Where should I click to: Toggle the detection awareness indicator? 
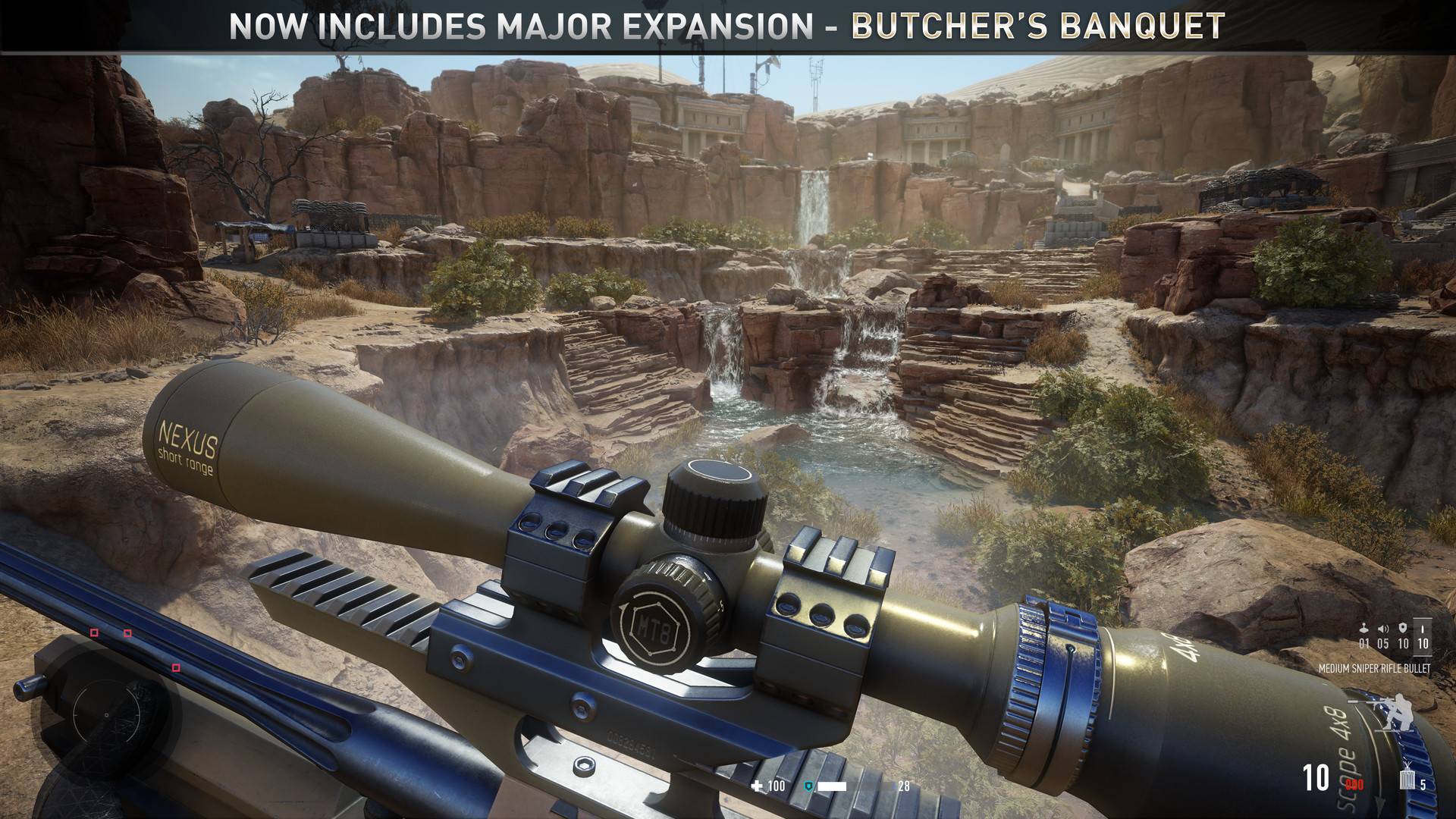point(1363,627)
